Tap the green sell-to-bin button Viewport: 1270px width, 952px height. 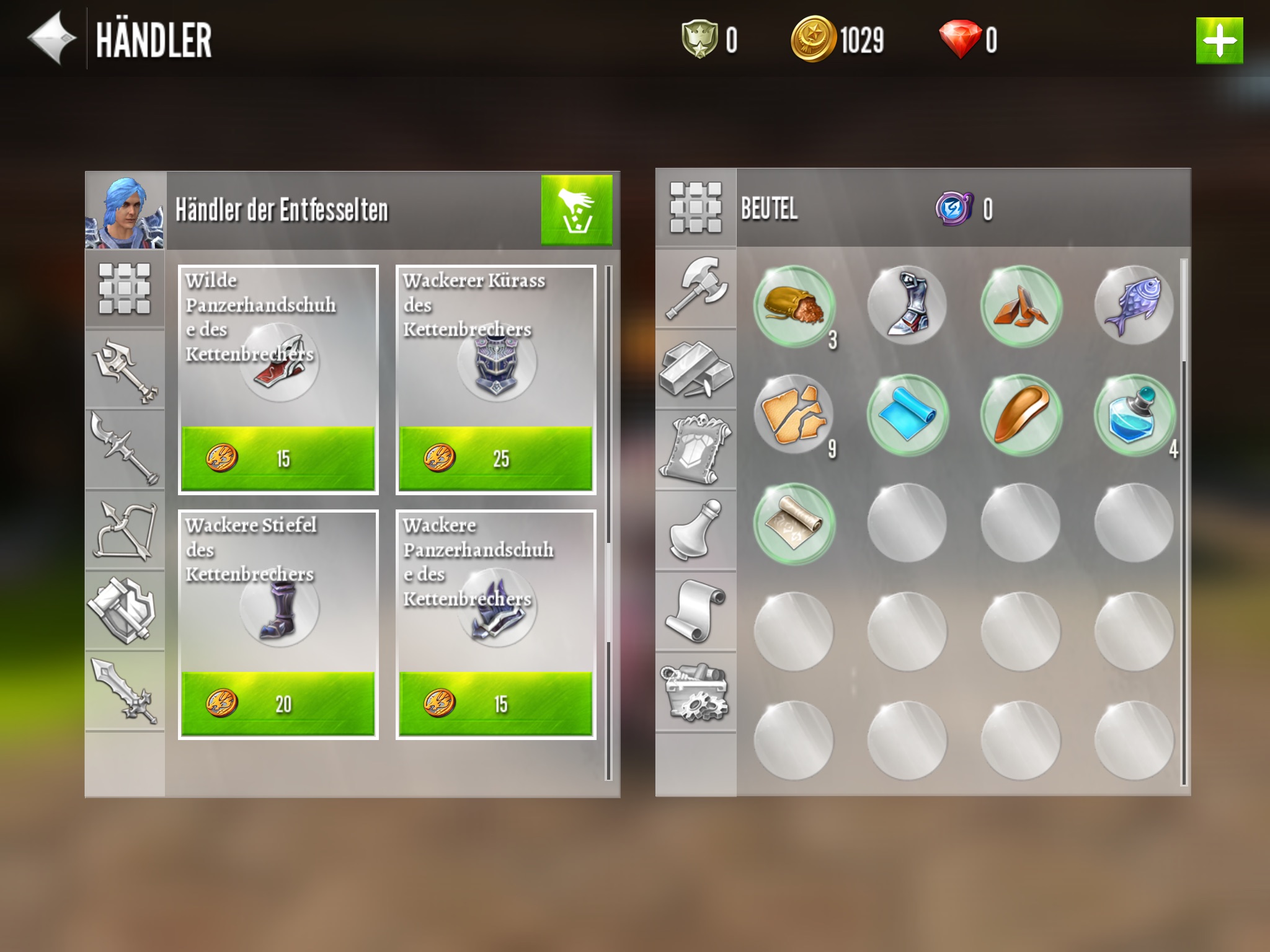pyautogui.click(x=576, y=210)
